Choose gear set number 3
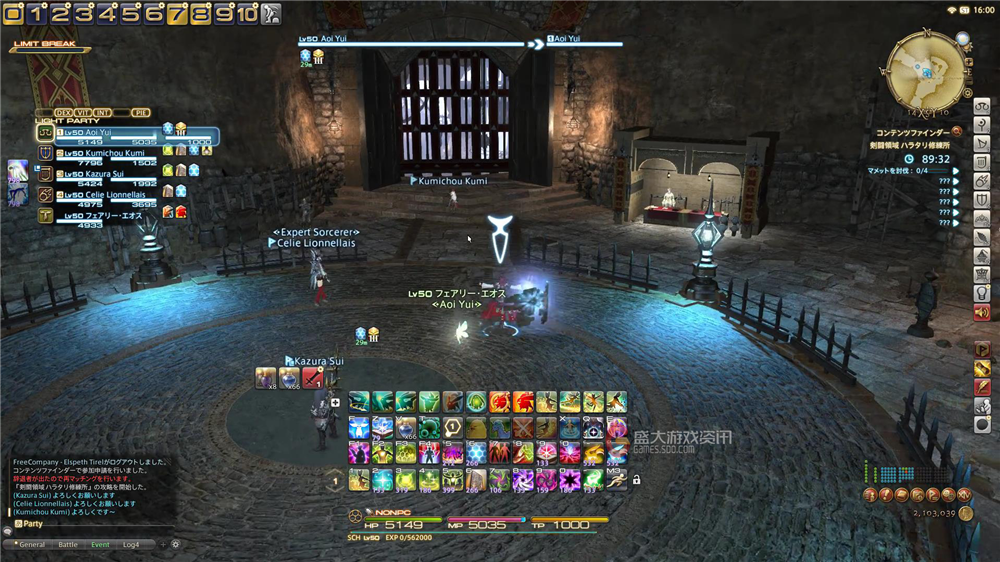1000x562 pixels. tap(82, 13)
